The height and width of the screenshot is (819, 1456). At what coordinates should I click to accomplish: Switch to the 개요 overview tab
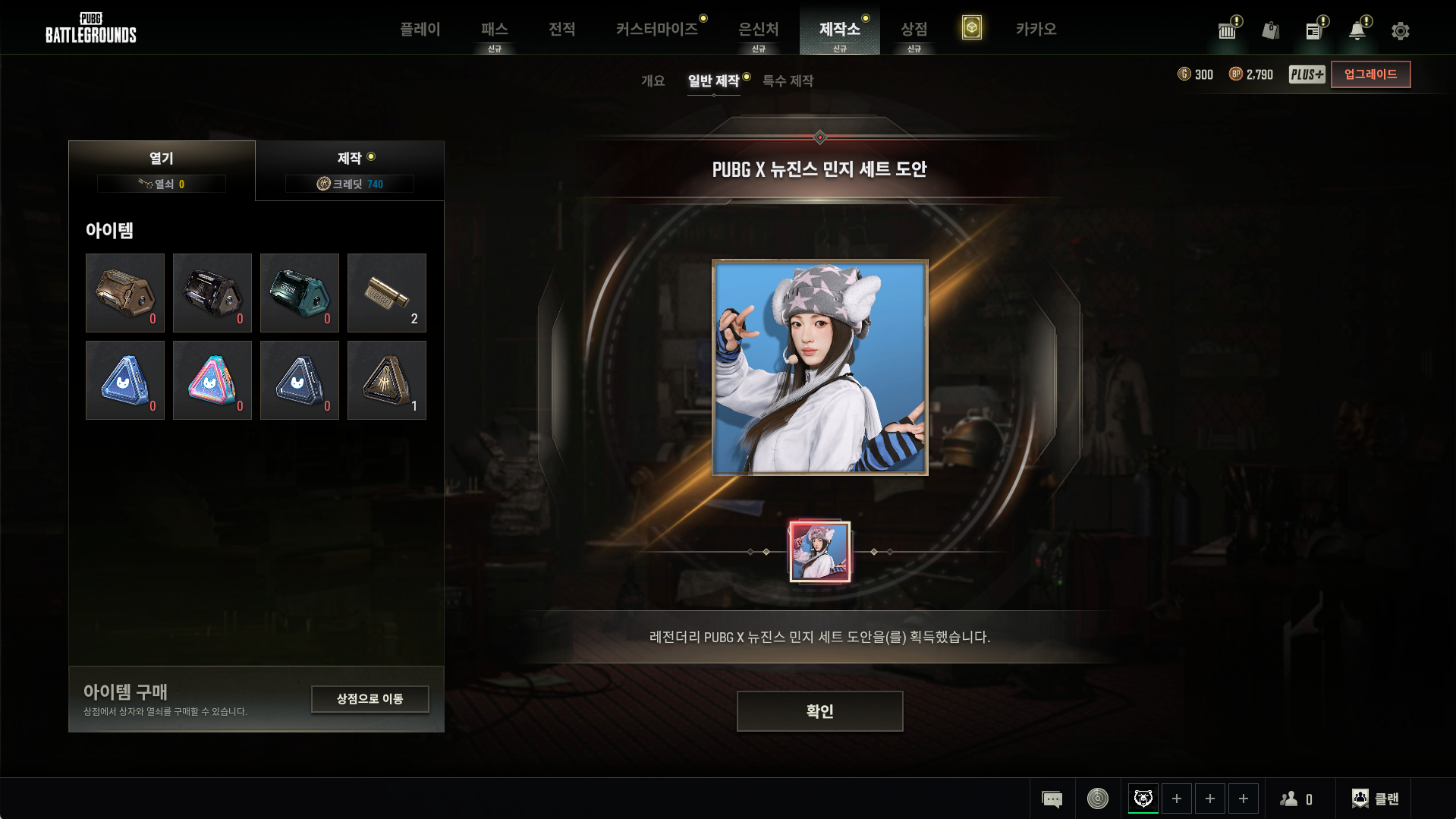653,81
